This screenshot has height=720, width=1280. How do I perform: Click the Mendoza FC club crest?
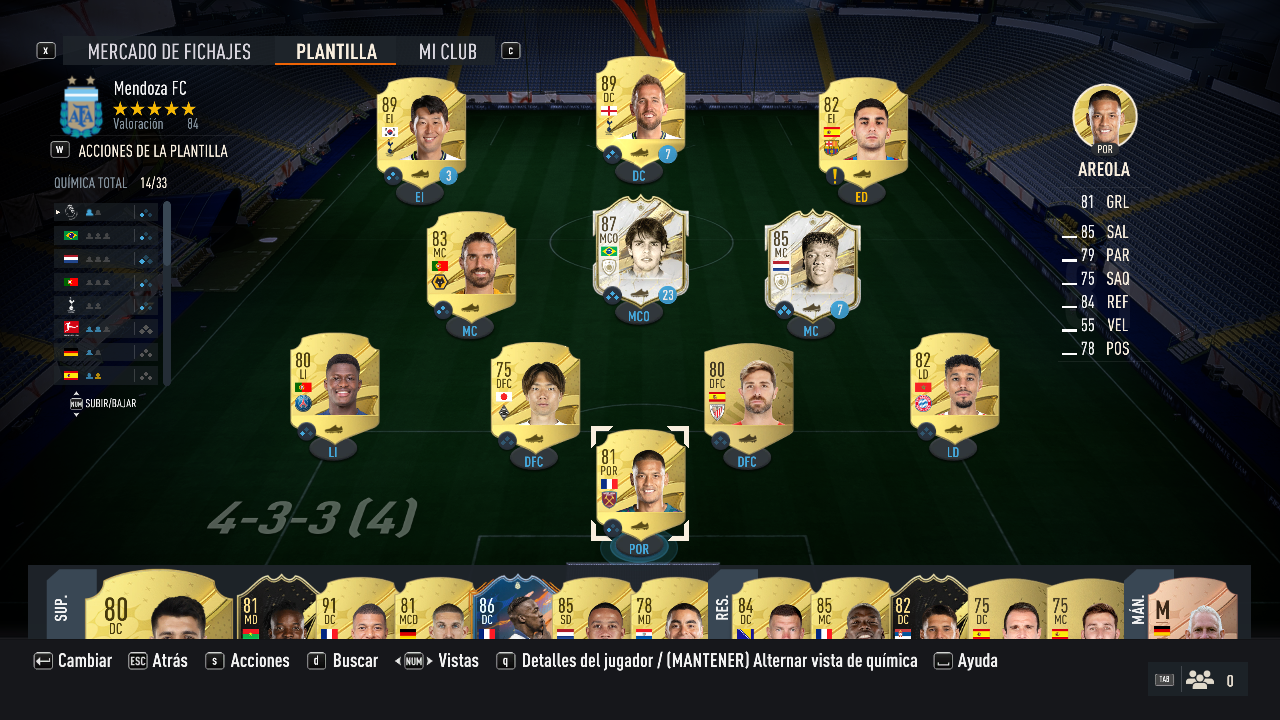coord(80,110)
